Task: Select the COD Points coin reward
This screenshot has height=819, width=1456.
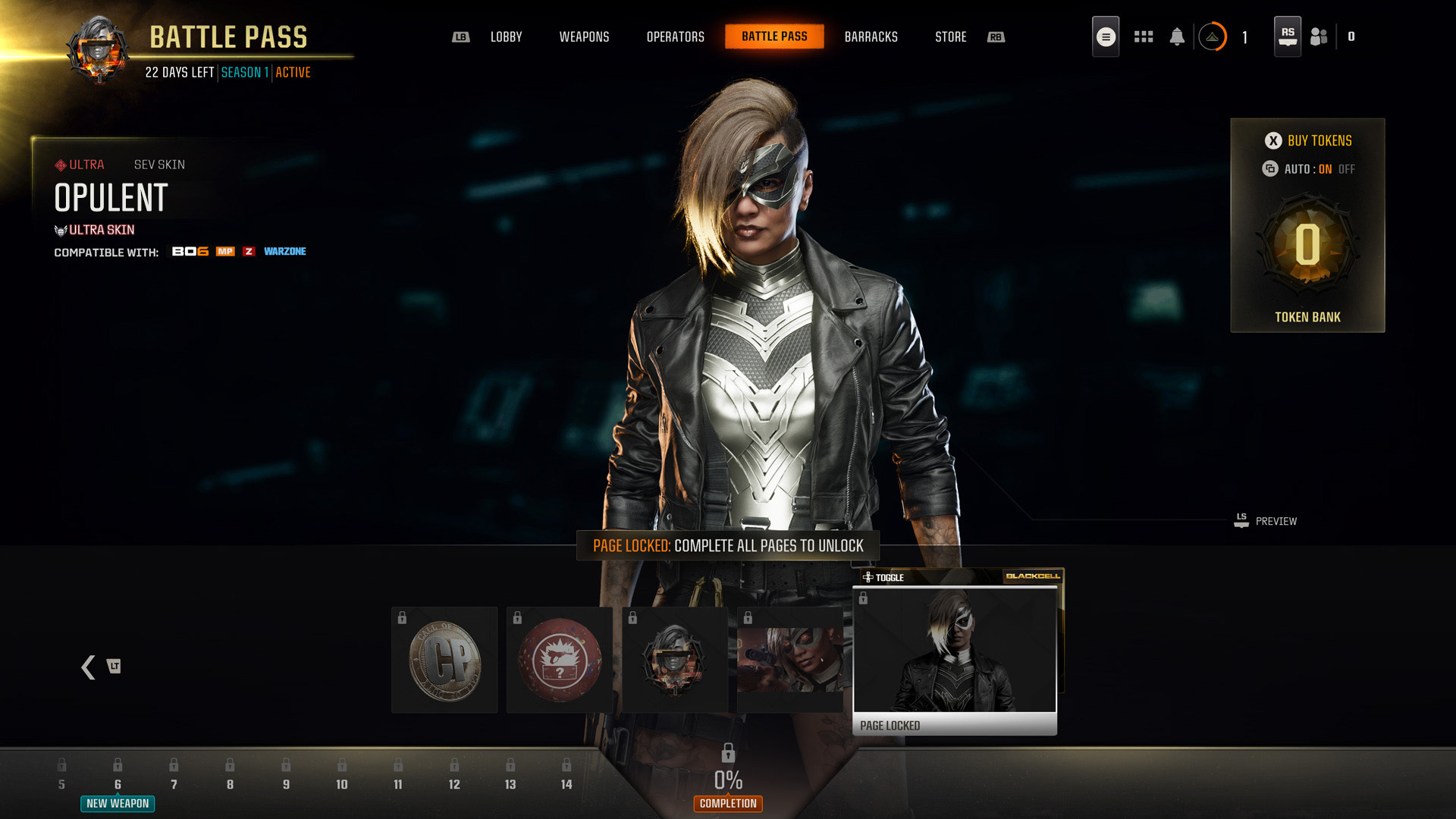Action: [x=444, y=660]
